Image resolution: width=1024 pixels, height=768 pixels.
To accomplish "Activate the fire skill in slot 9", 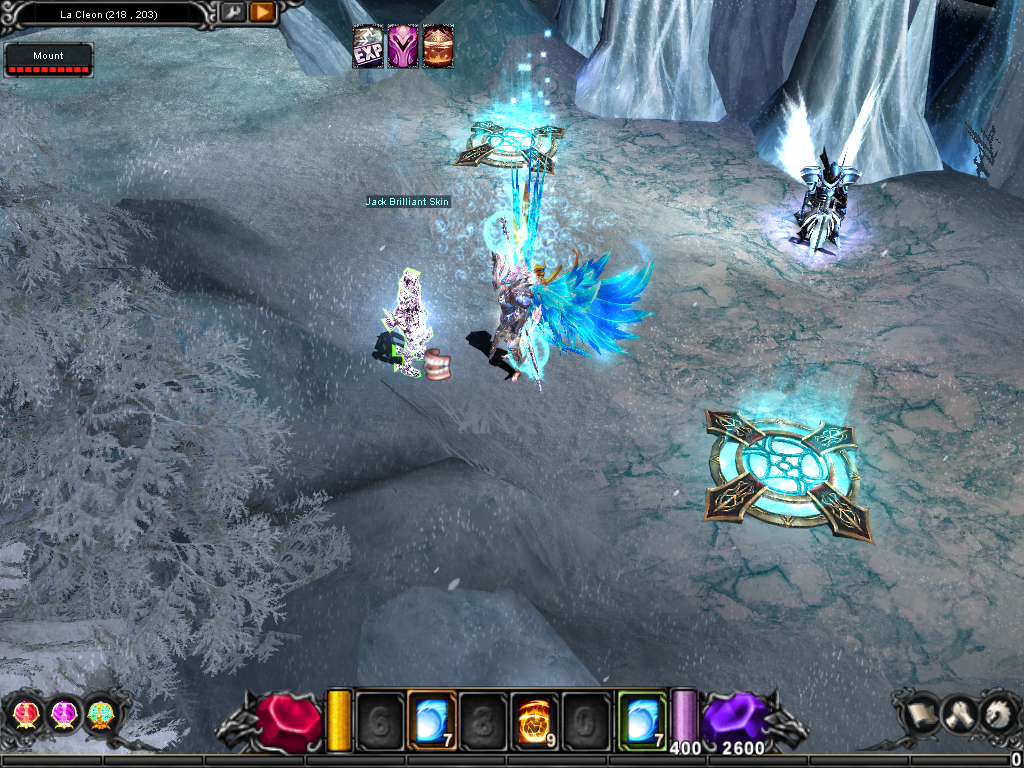I will coord(535,719).
